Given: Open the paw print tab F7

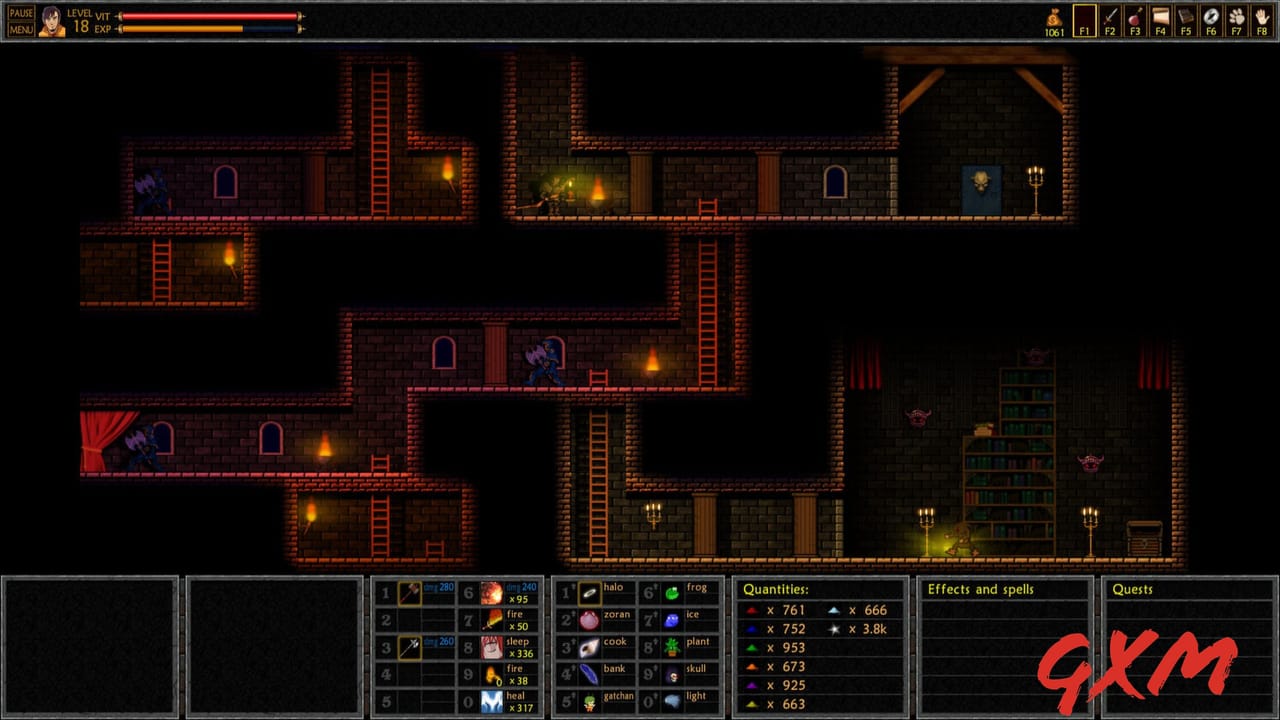Looking at the screenshot, I should tap(1236, 20).
